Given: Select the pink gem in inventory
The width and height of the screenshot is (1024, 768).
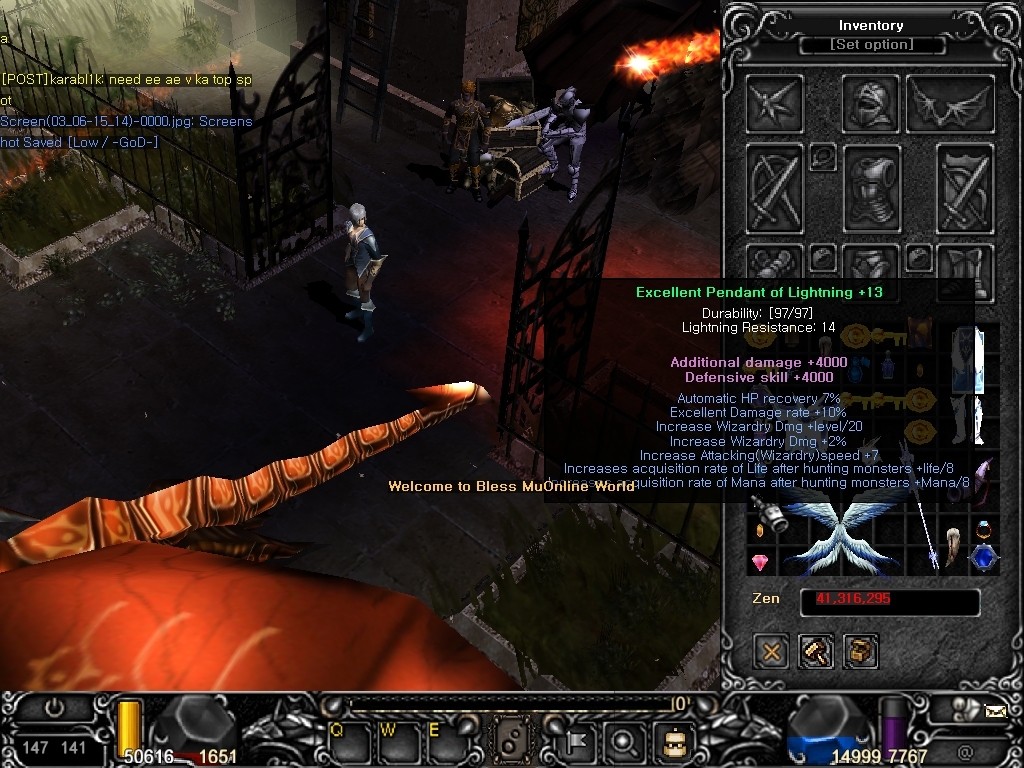Looking at the screenshot, I should (760, 562).
